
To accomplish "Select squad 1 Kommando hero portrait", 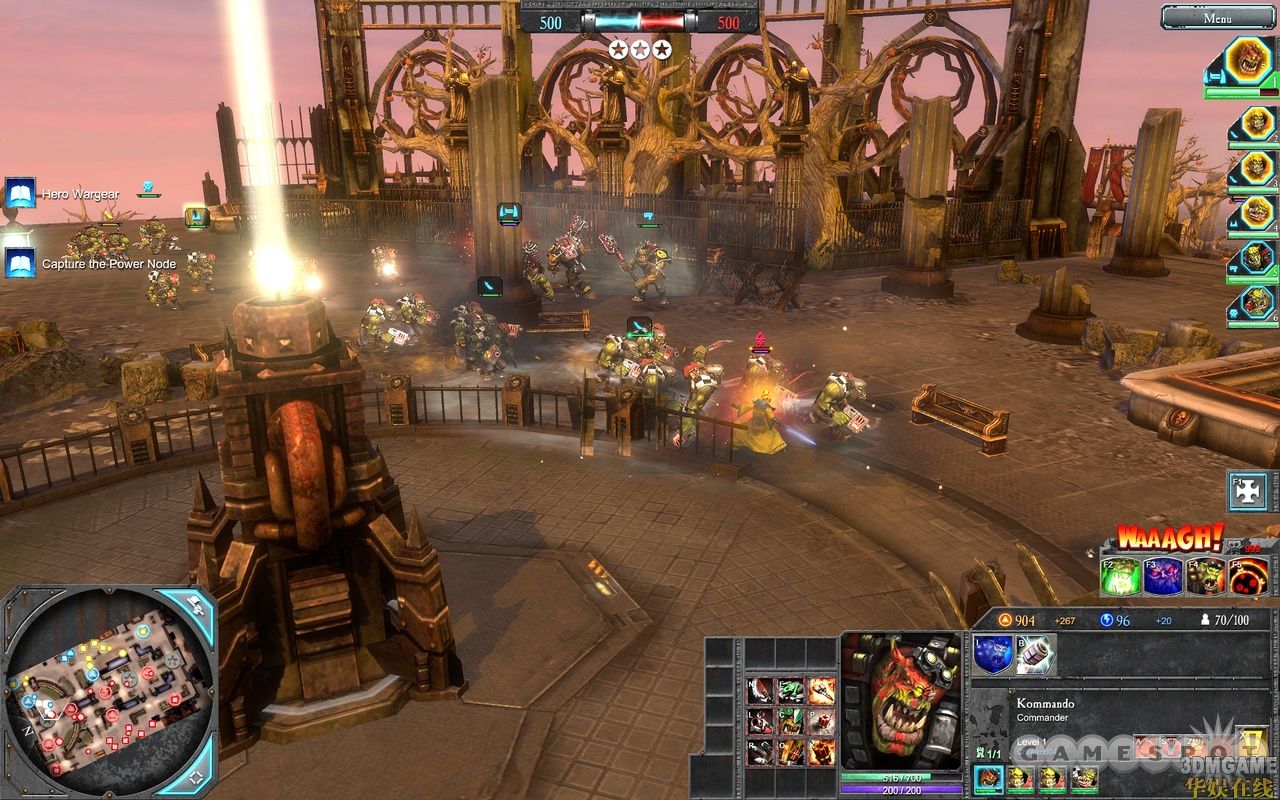I will pos(1248,62).
